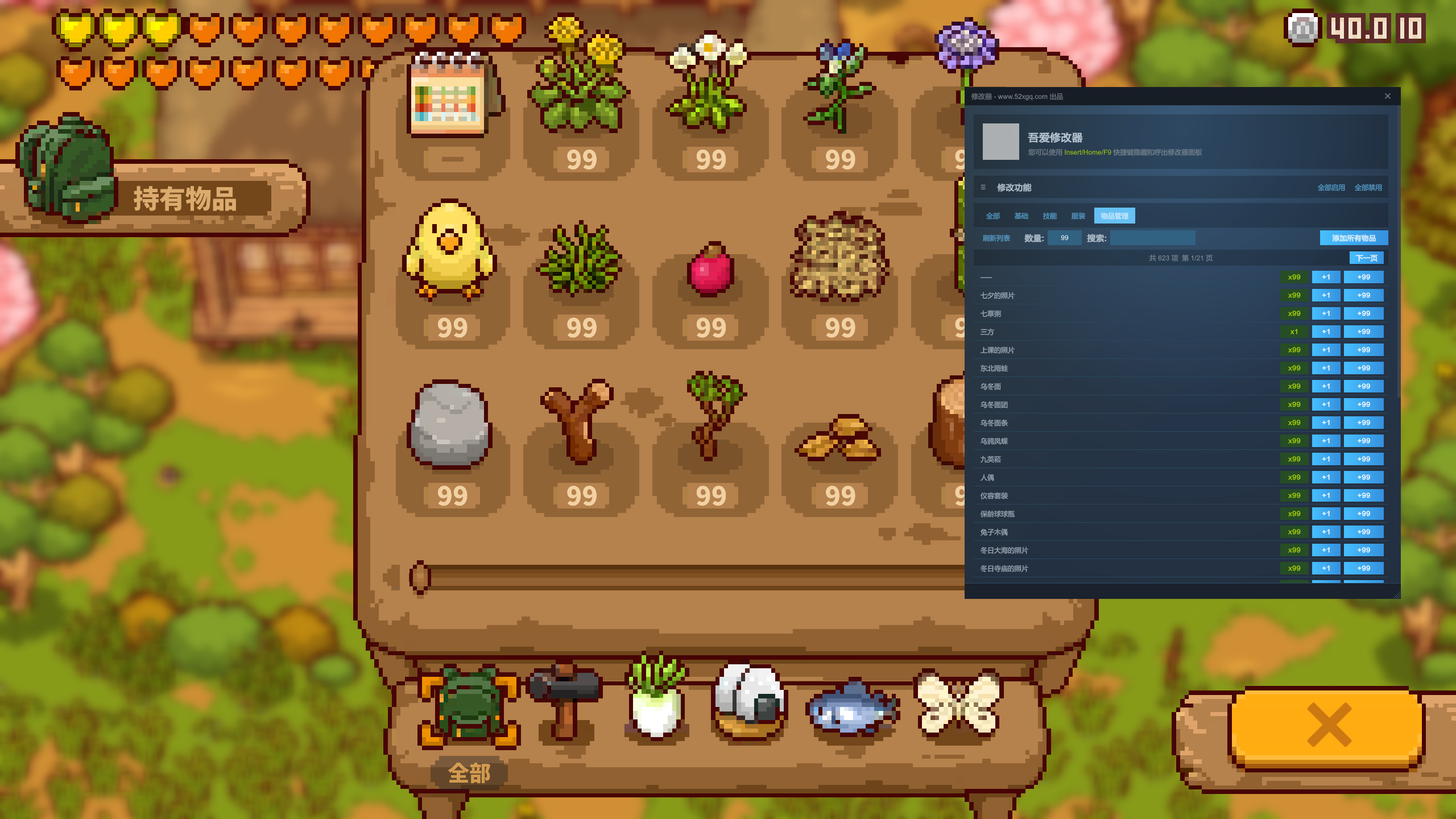Switch to the rice ball food category

coord(750,703)
